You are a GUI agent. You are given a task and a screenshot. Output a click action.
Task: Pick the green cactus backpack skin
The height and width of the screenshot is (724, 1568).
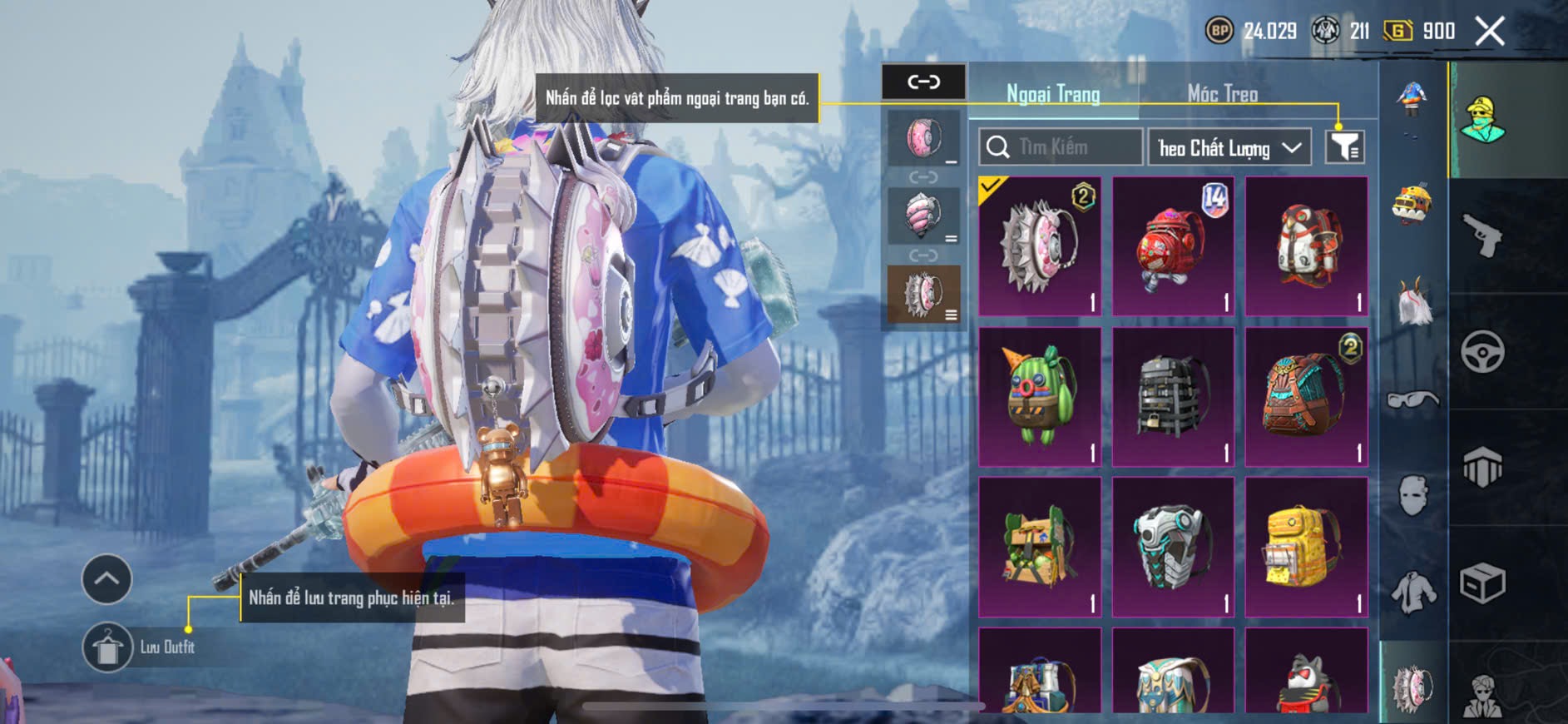point(1040,396)
